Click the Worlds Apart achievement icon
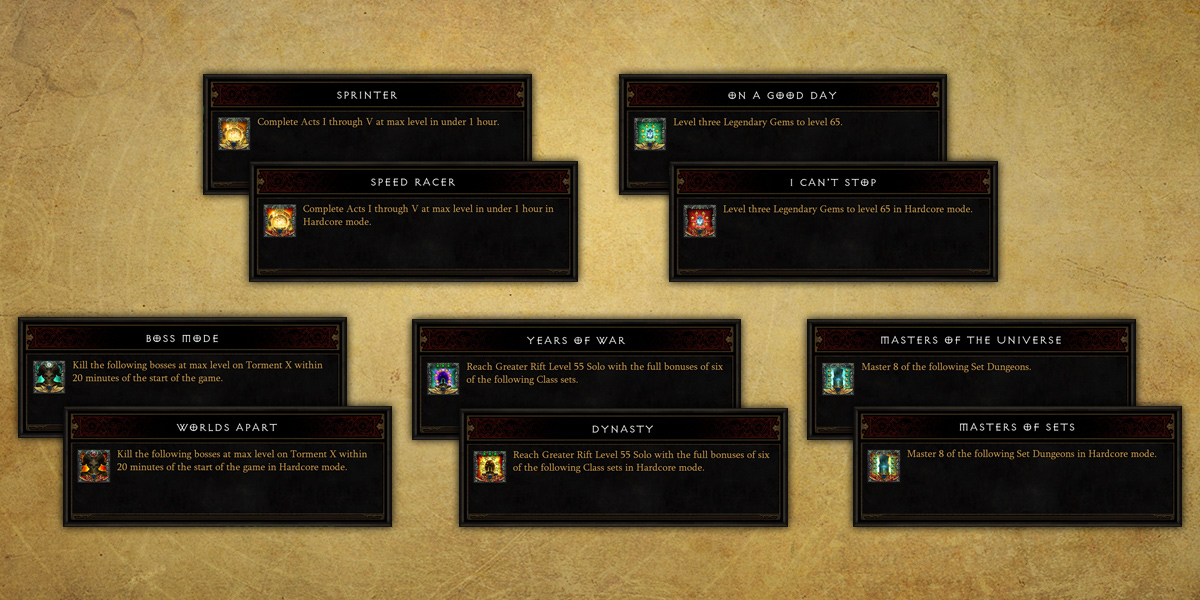1200x600 pixels. pyautogui.click(x=94, y=466)
